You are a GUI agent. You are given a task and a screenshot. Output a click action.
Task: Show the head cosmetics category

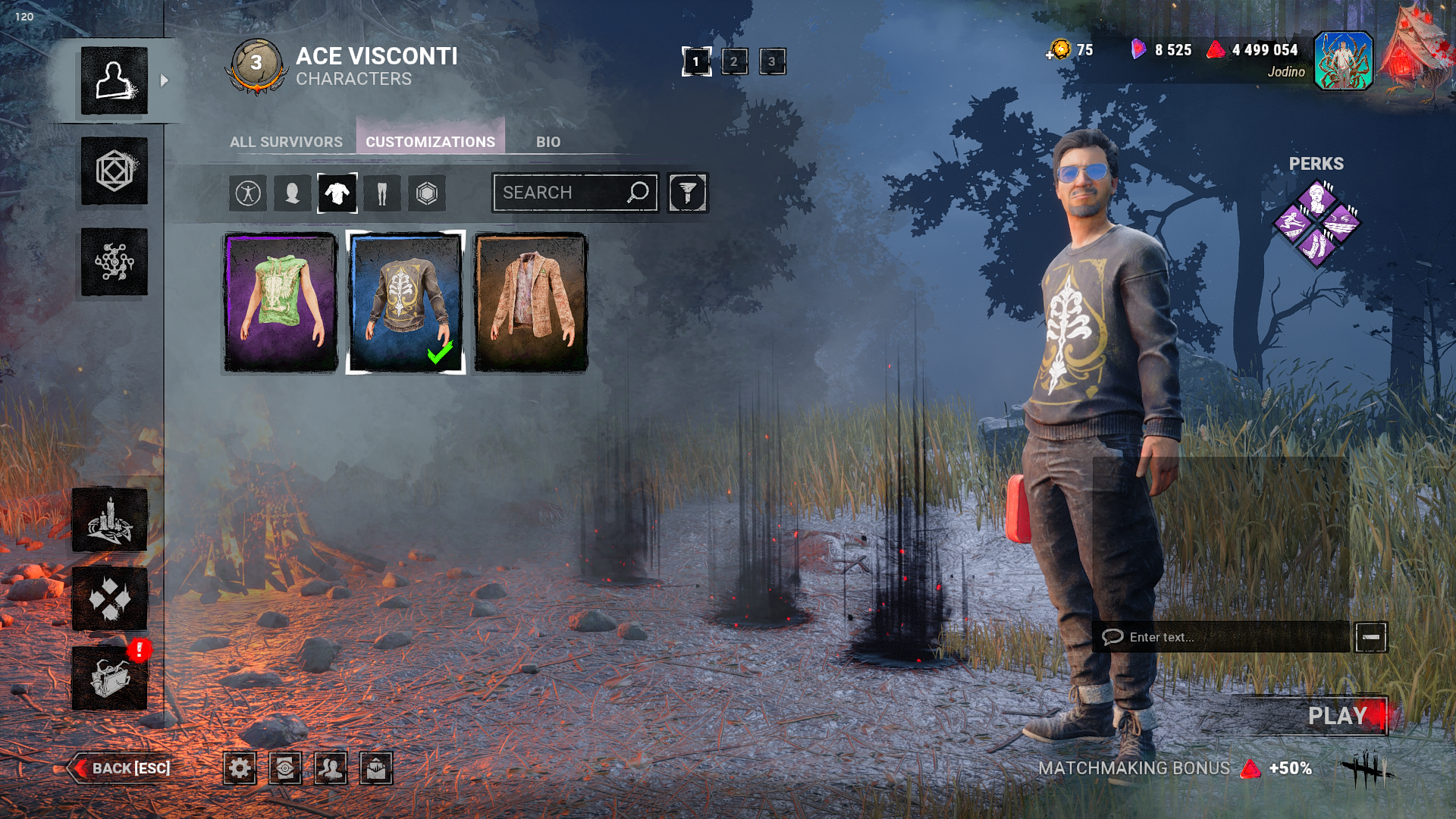(292, 193)
